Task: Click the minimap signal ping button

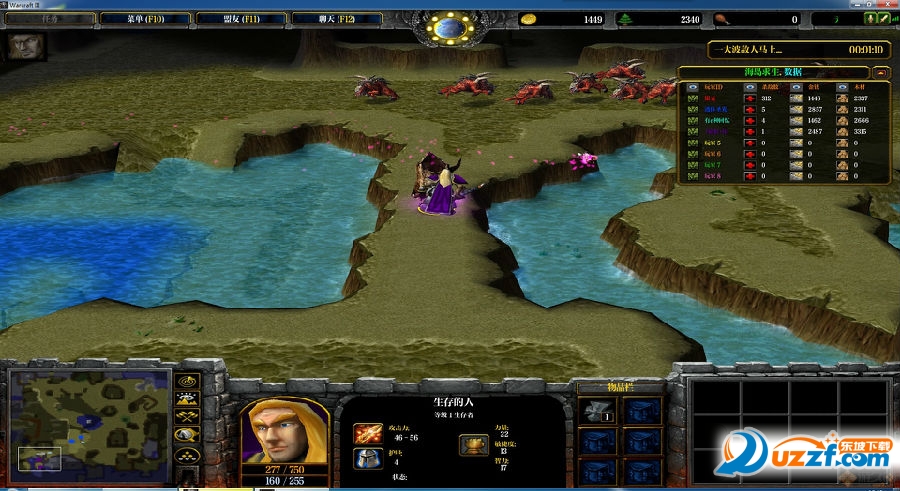Action: (x=186, y=382)
